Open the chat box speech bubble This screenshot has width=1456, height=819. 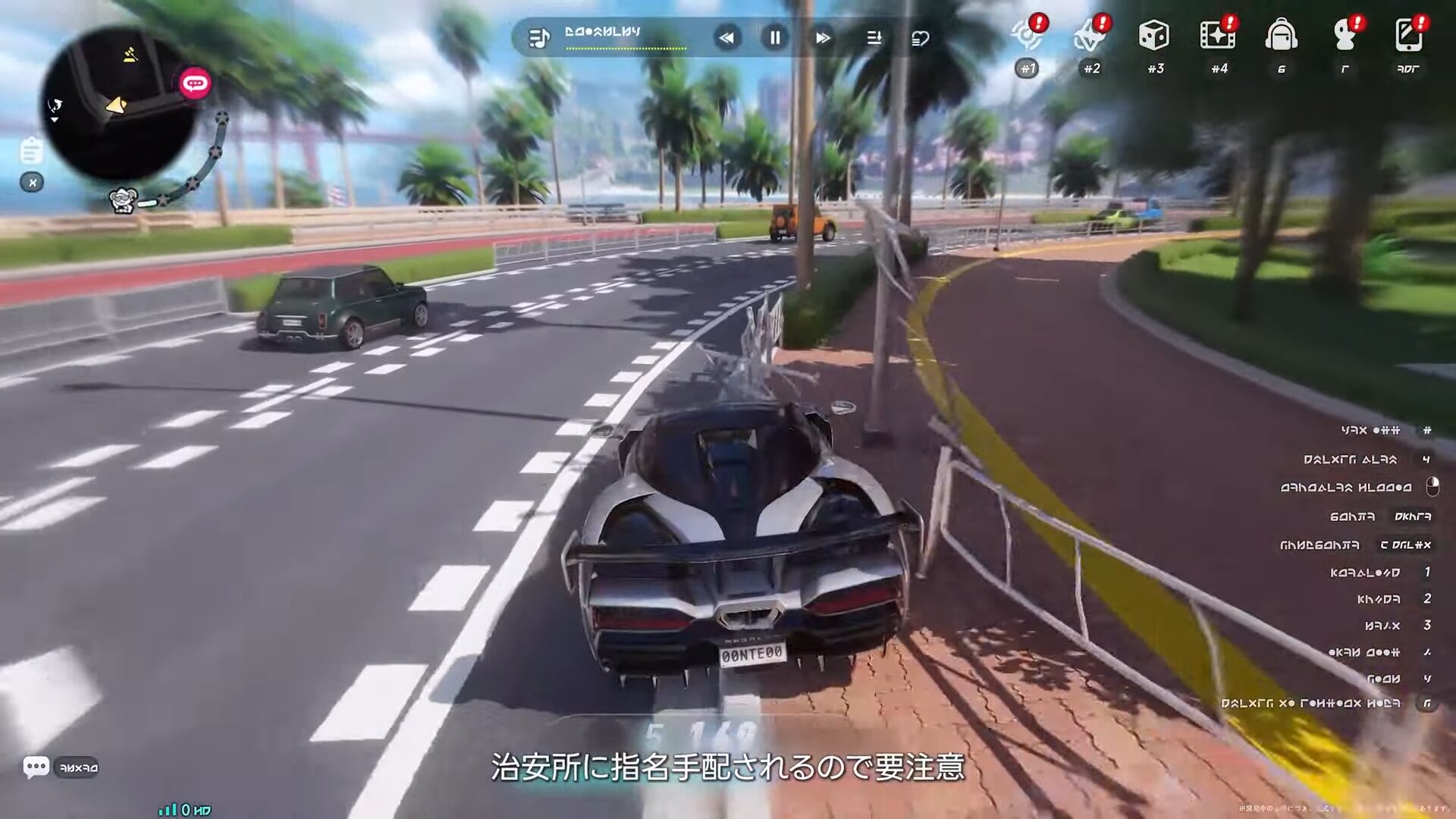tap(36, 767)
